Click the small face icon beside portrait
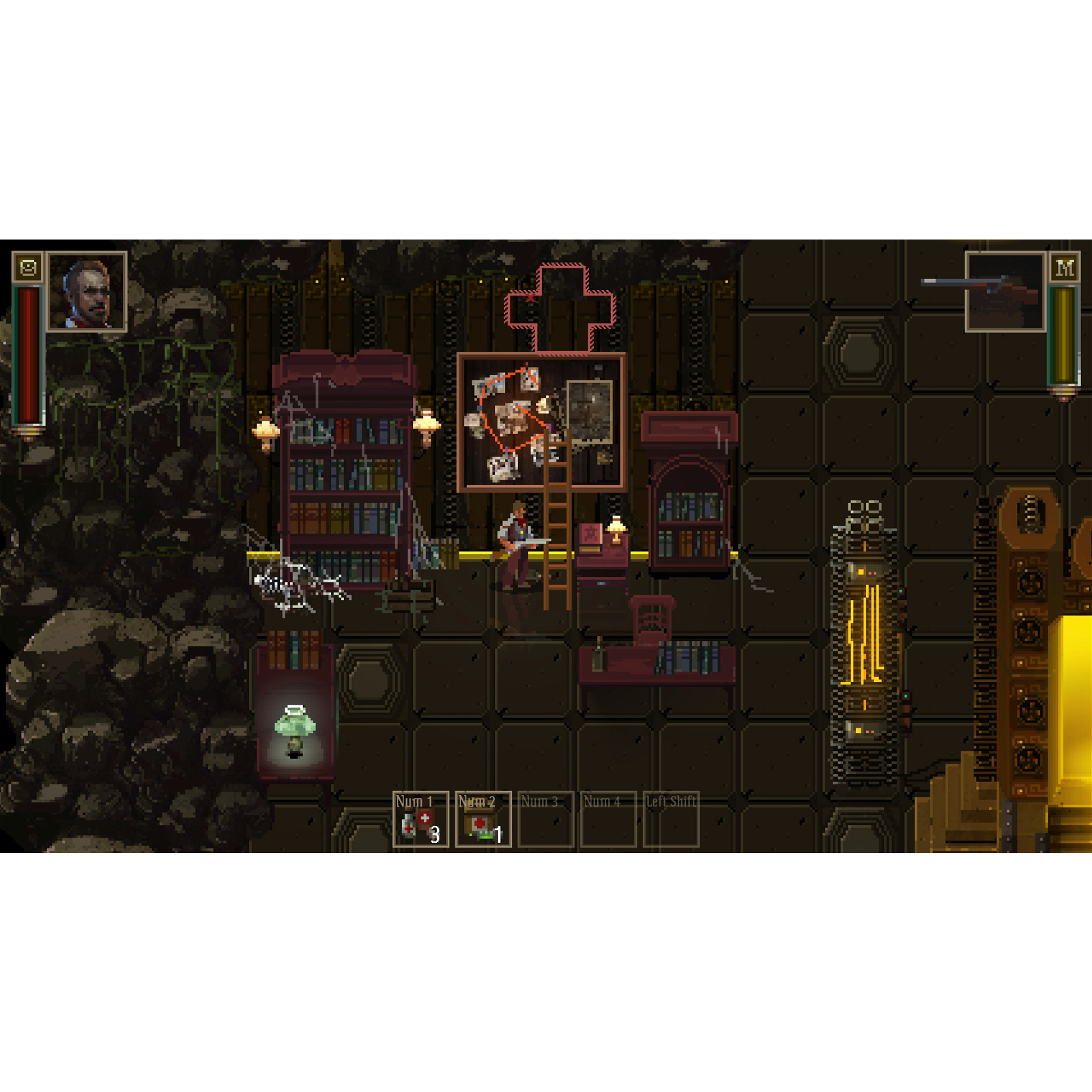The width and height of the screenshot is (1092, 1092). 28,268
